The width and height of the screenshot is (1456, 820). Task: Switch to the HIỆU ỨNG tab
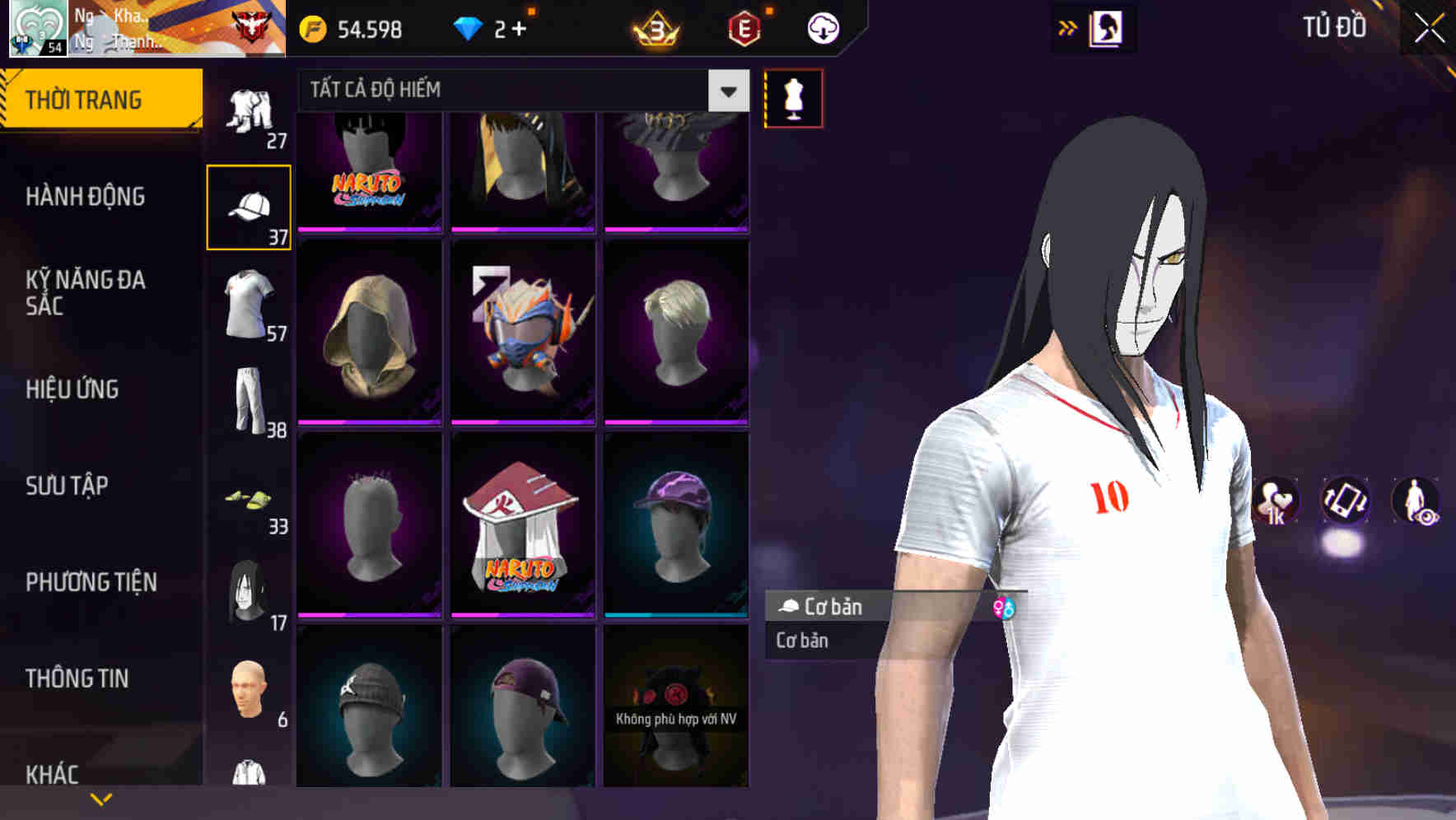point(74,389)
